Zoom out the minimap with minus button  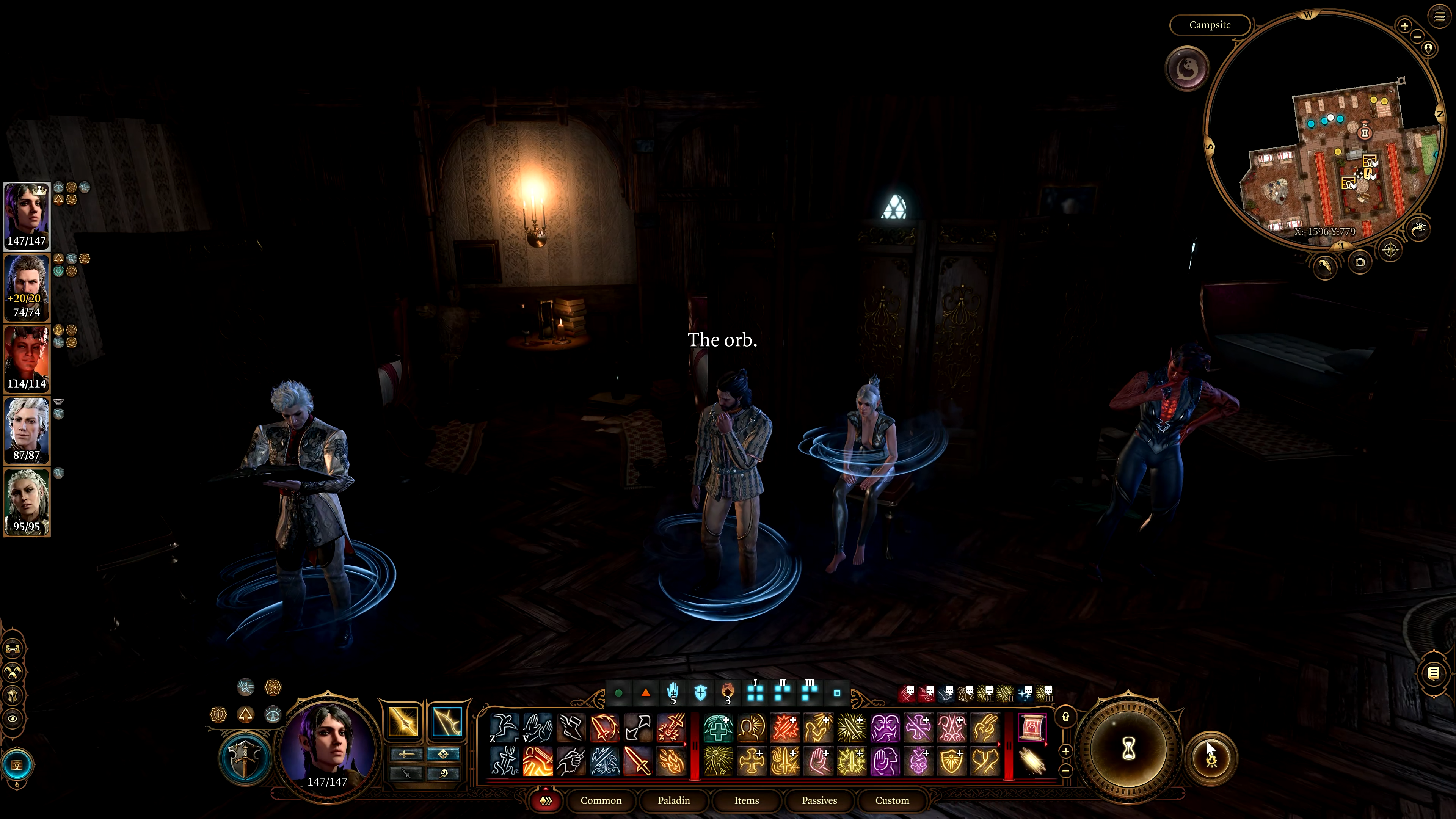click(x=1418, y=36)
